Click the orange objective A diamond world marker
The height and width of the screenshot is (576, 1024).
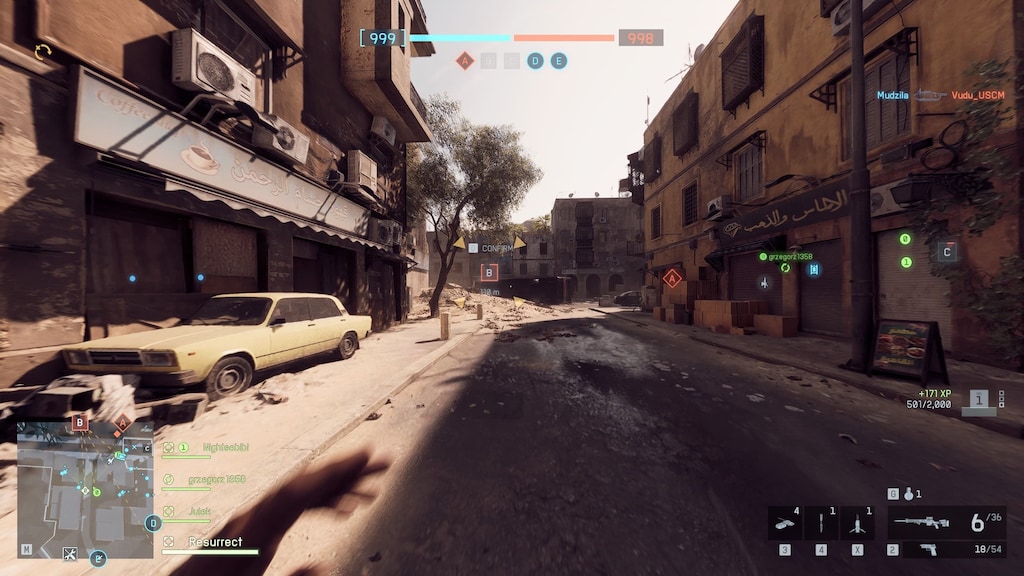pyautogui.click(x=672, y=278)
